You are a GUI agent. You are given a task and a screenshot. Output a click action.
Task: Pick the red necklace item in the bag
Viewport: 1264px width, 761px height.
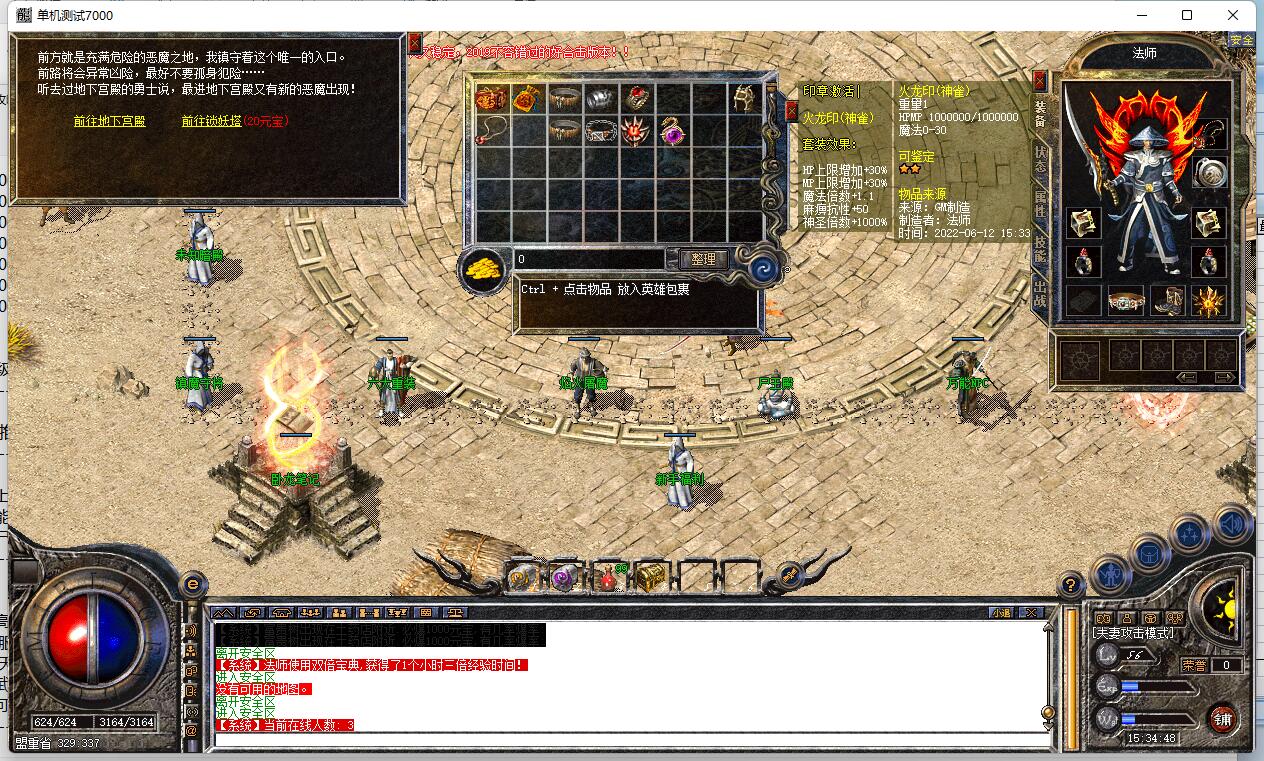tap(489, 131)
